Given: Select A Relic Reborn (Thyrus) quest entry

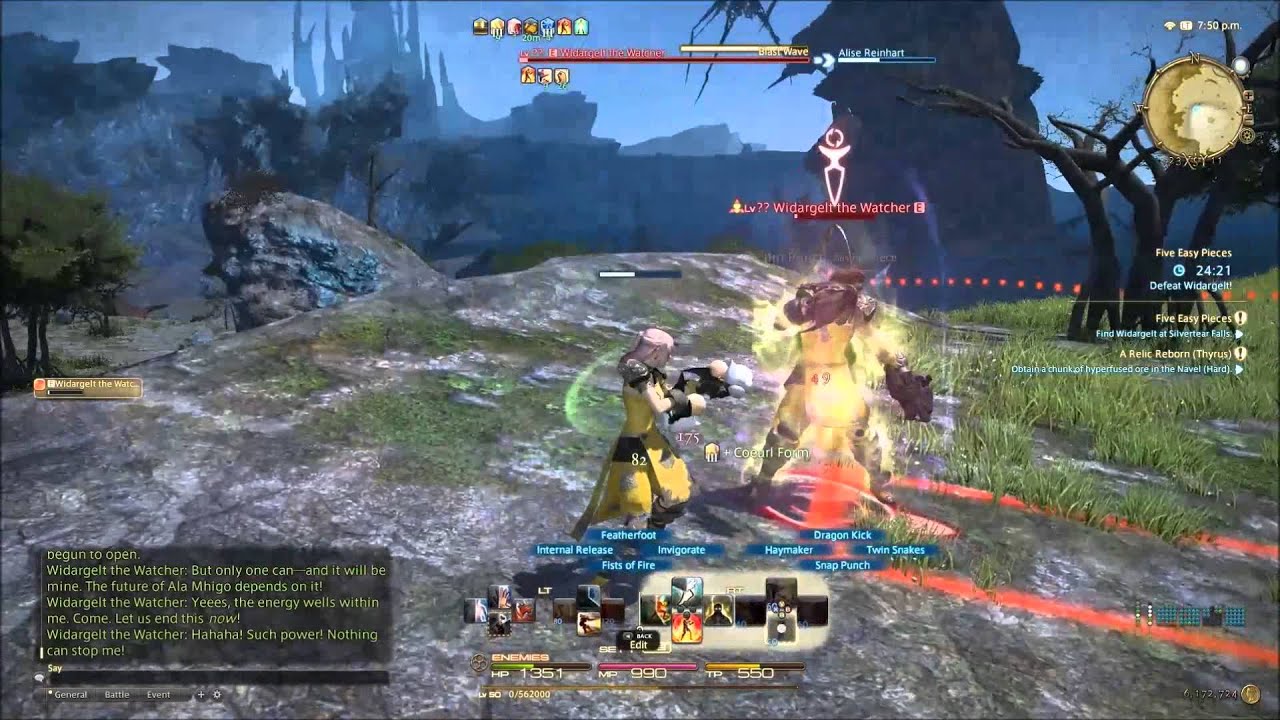Looking at the screenshot, I should point(1176,353).
